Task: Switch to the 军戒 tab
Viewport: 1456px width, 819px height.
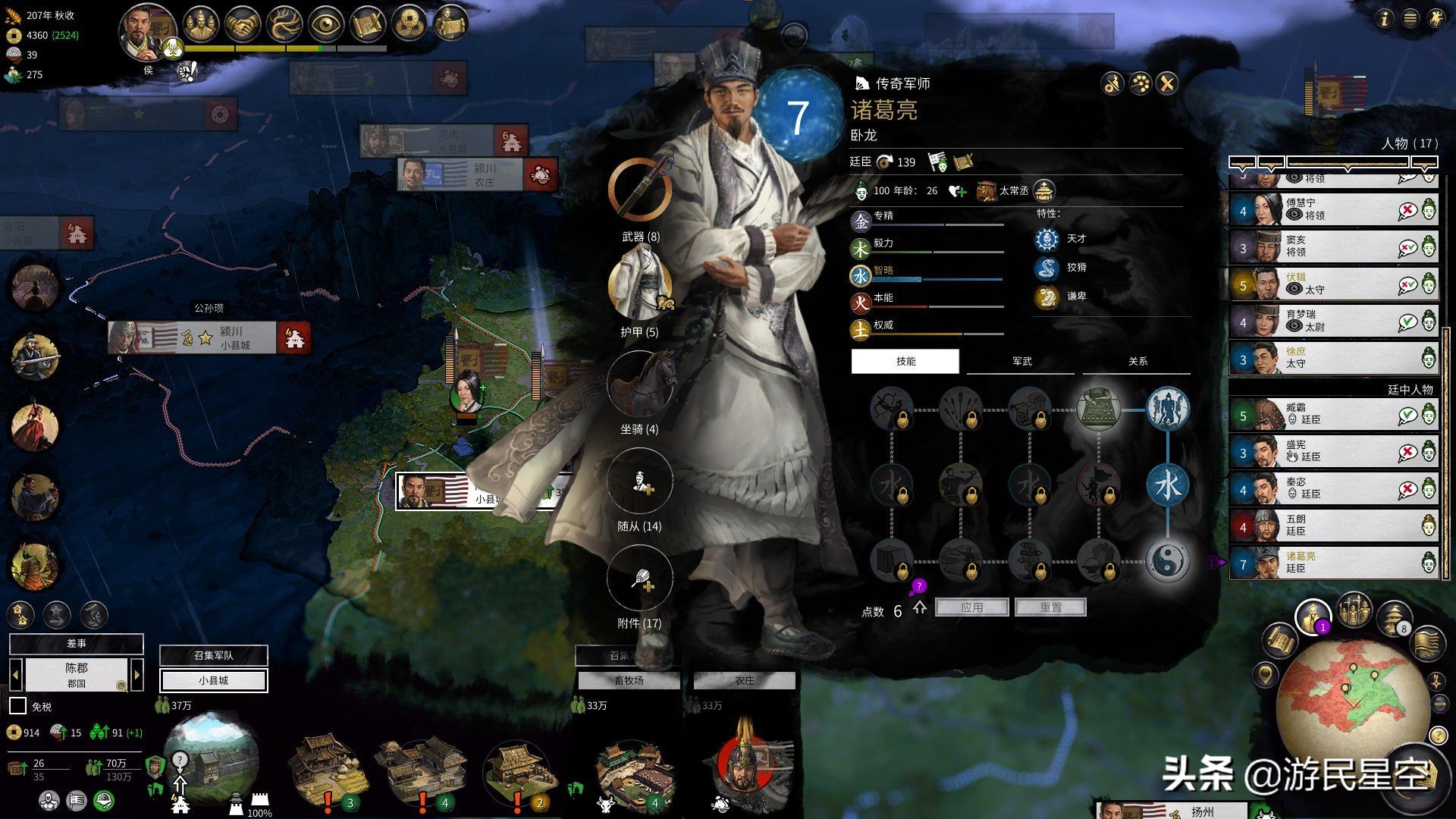Action: click(x=1021, y=362)
